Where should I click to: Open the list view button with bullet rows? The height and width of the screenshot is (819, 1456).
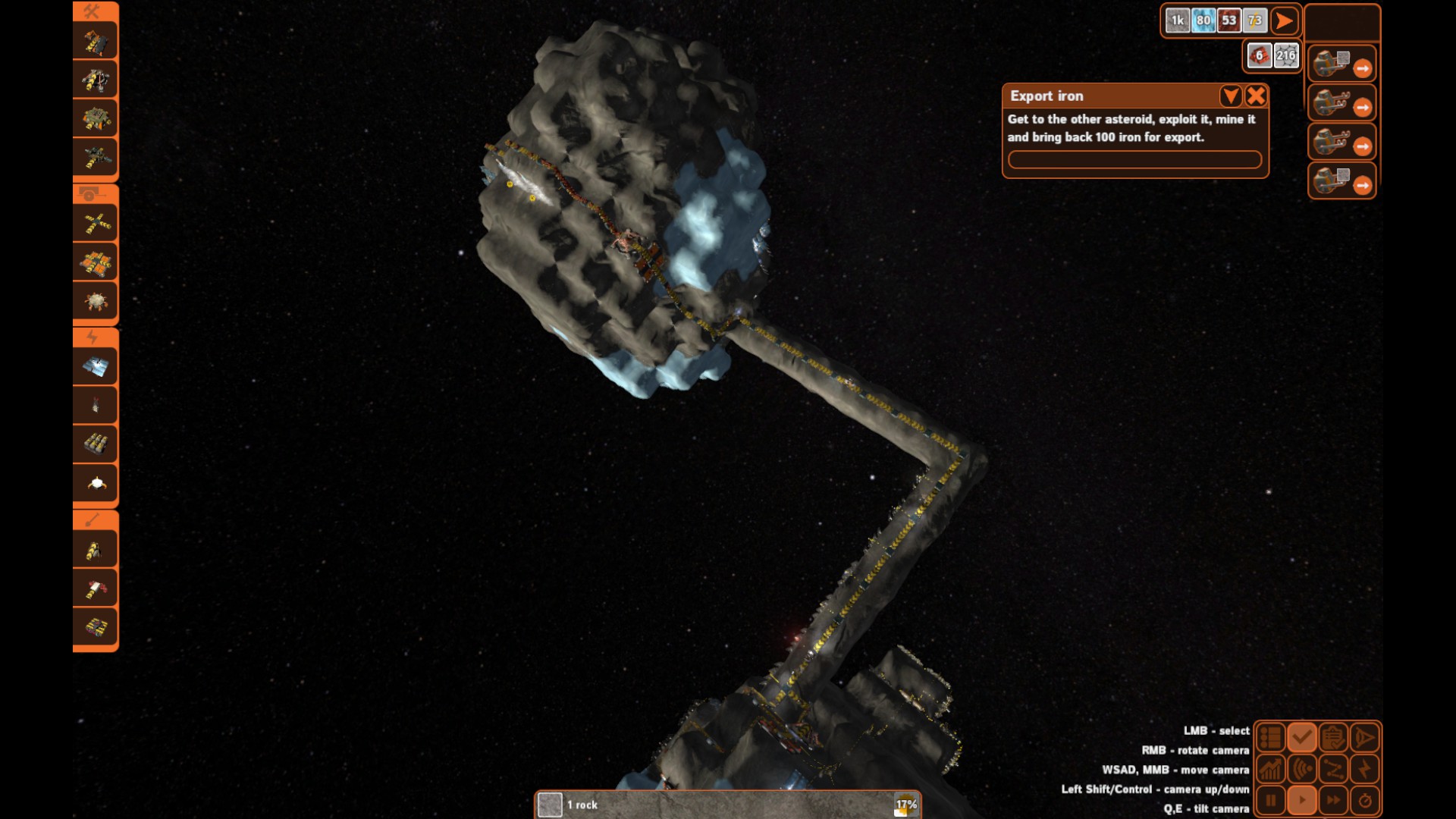pos(1270,737)
